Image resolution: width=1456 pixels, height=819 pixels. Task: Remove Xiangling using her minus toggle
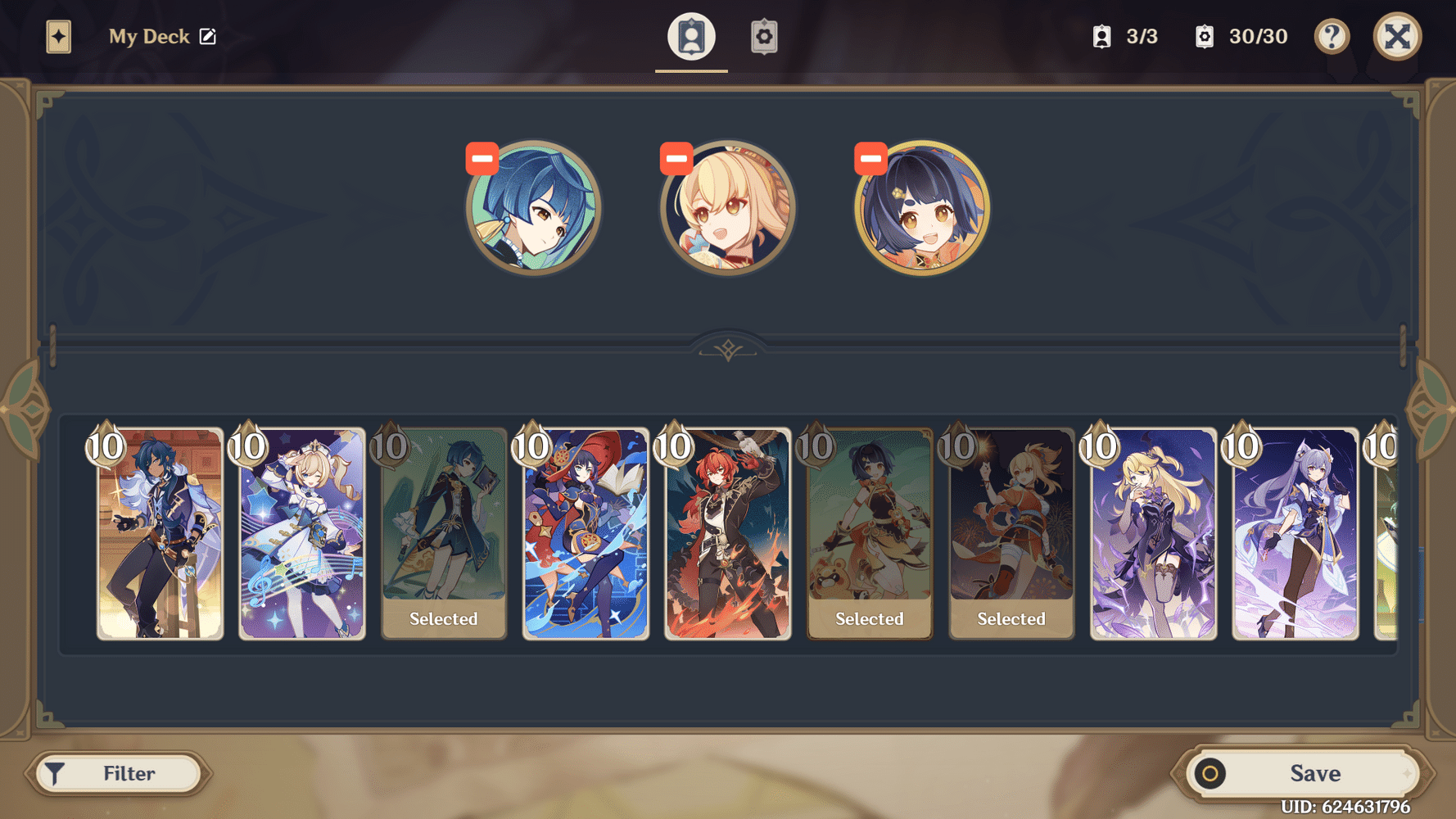coord(869,157)
